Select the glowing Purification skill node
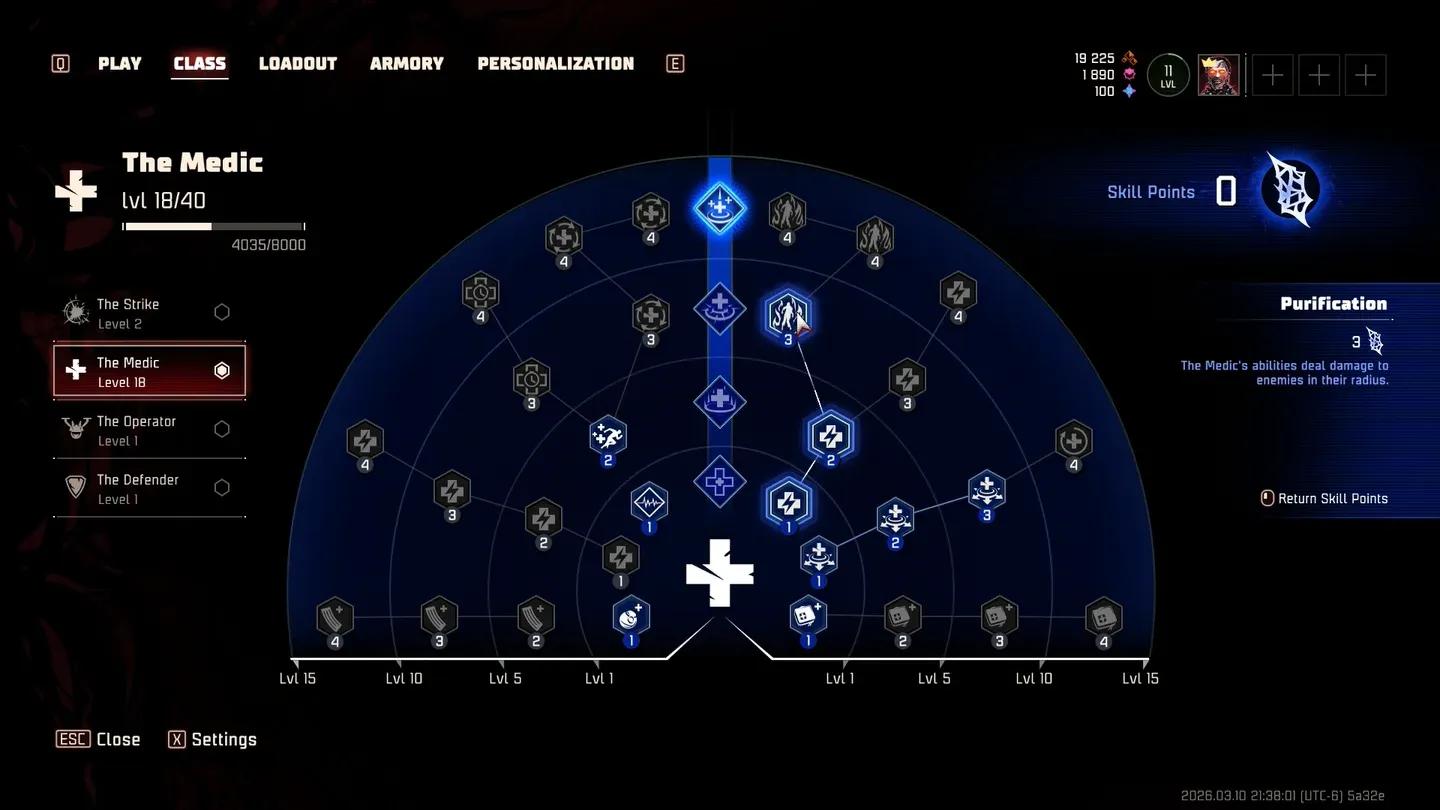 pos(789,316)
